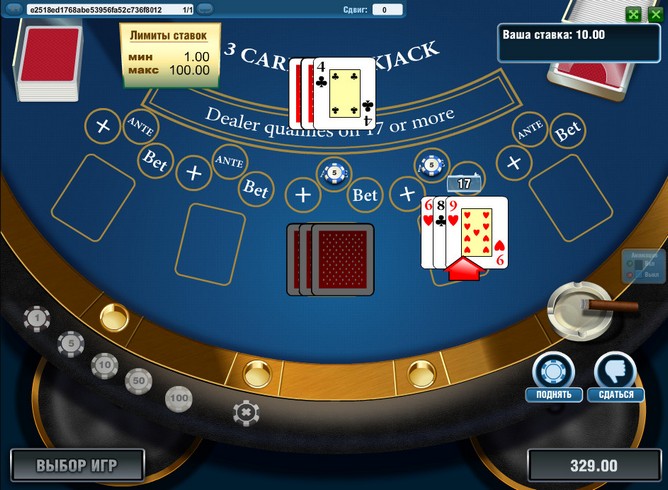Choose the 100 value chip

[178, 398]
